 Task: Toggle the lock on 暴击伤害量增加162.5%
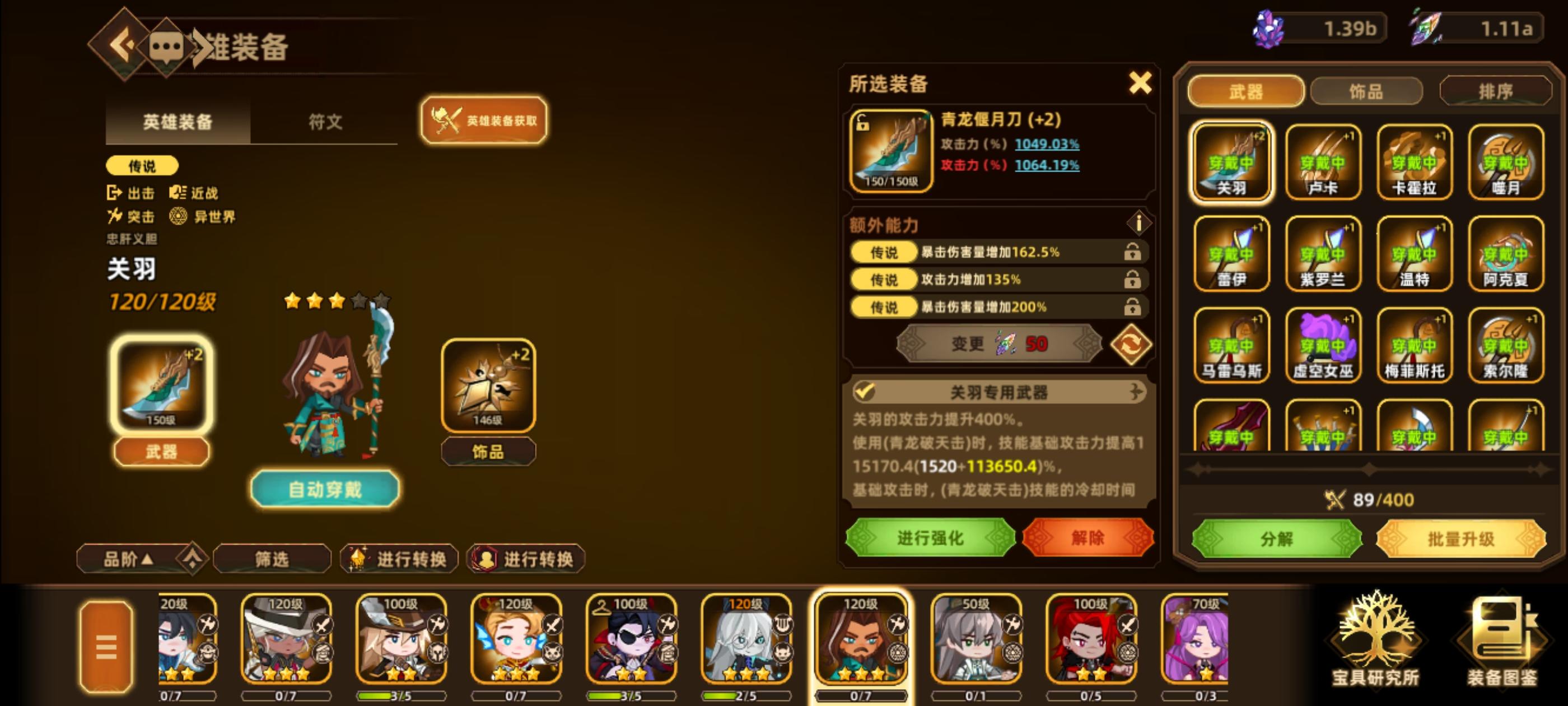1133,252
